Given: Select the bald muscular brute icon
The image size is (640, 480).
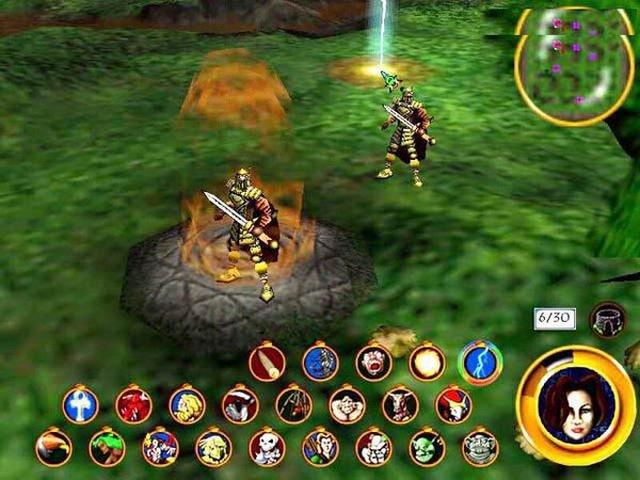Looking at the screenshot, I should pyautogui.click(x=347, y=405).
